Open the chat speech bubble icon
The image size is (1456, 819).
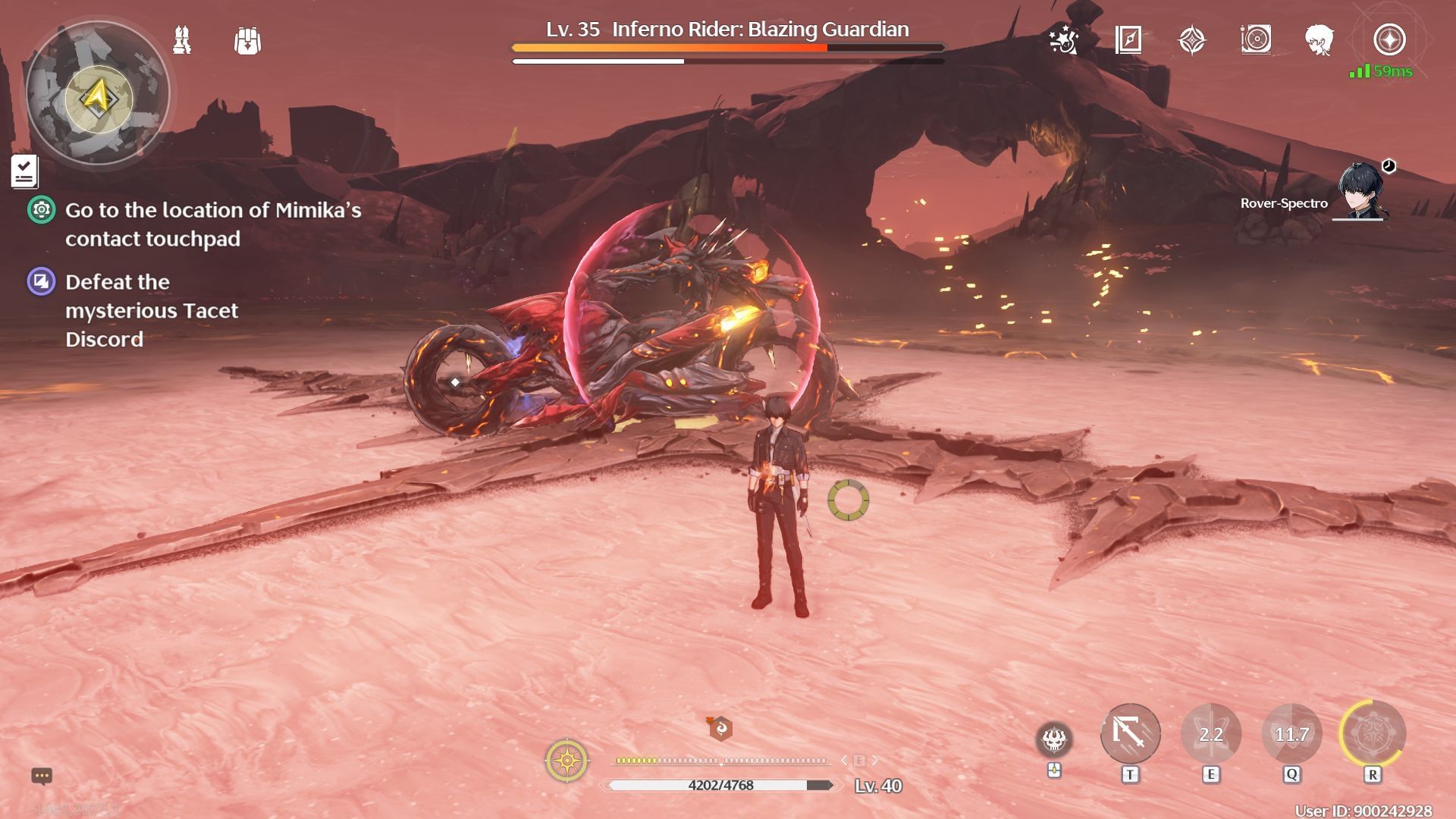(x=42, y=776)
